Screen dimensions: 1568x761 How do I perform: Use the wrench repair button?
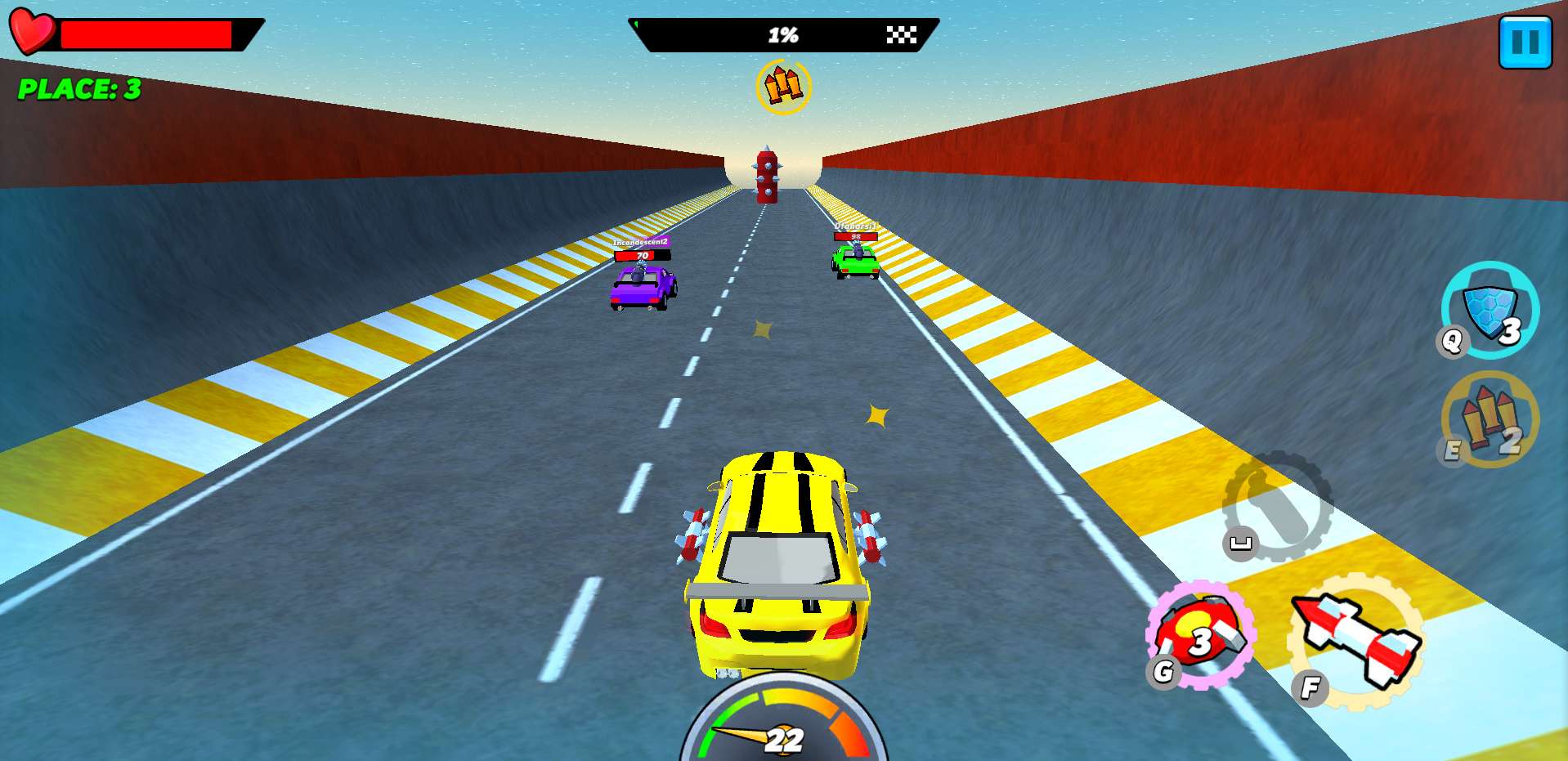click(x=1277, y=506)
